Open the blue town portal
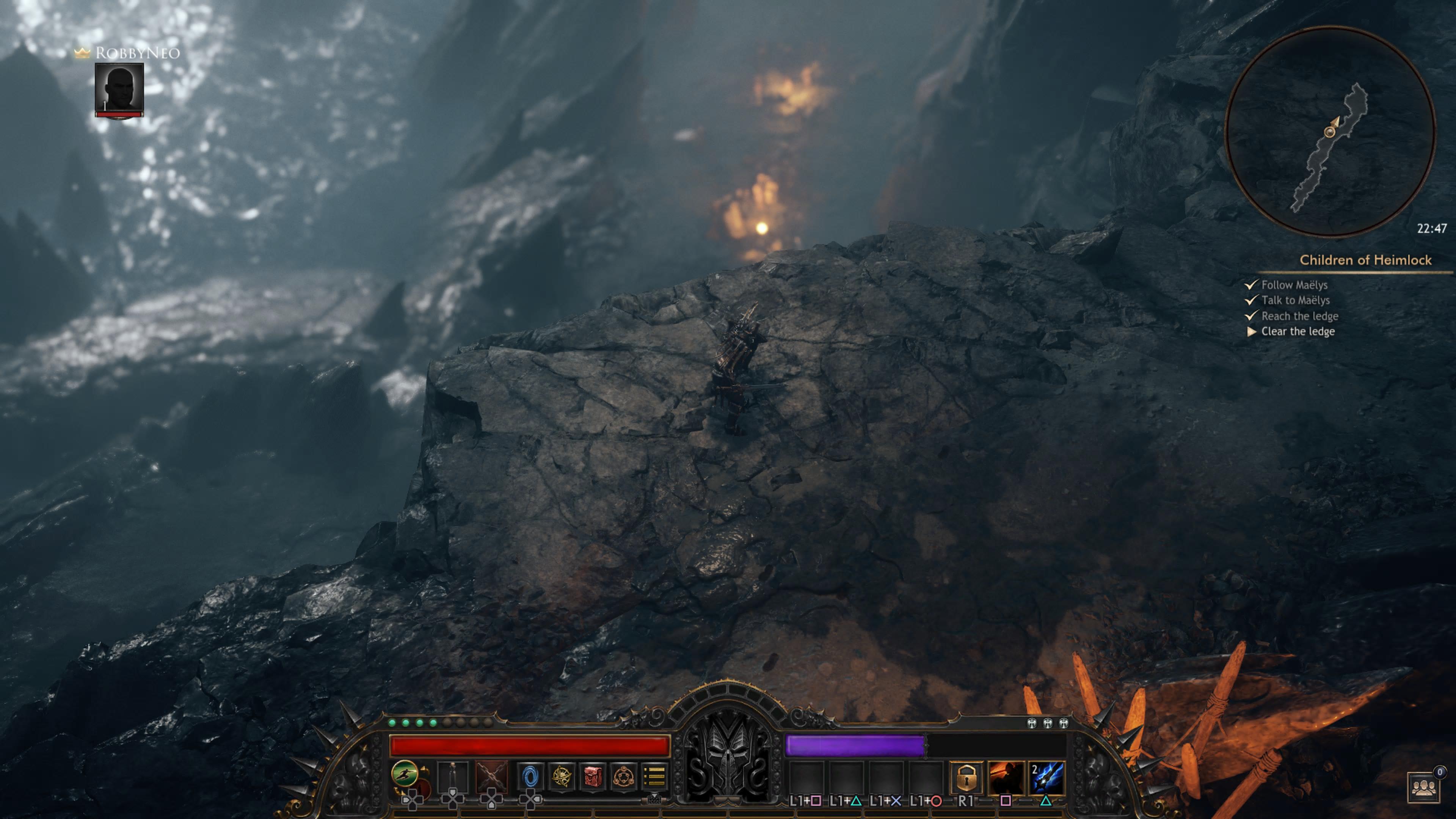This screenshot has height=819, width=1456. 530,777
